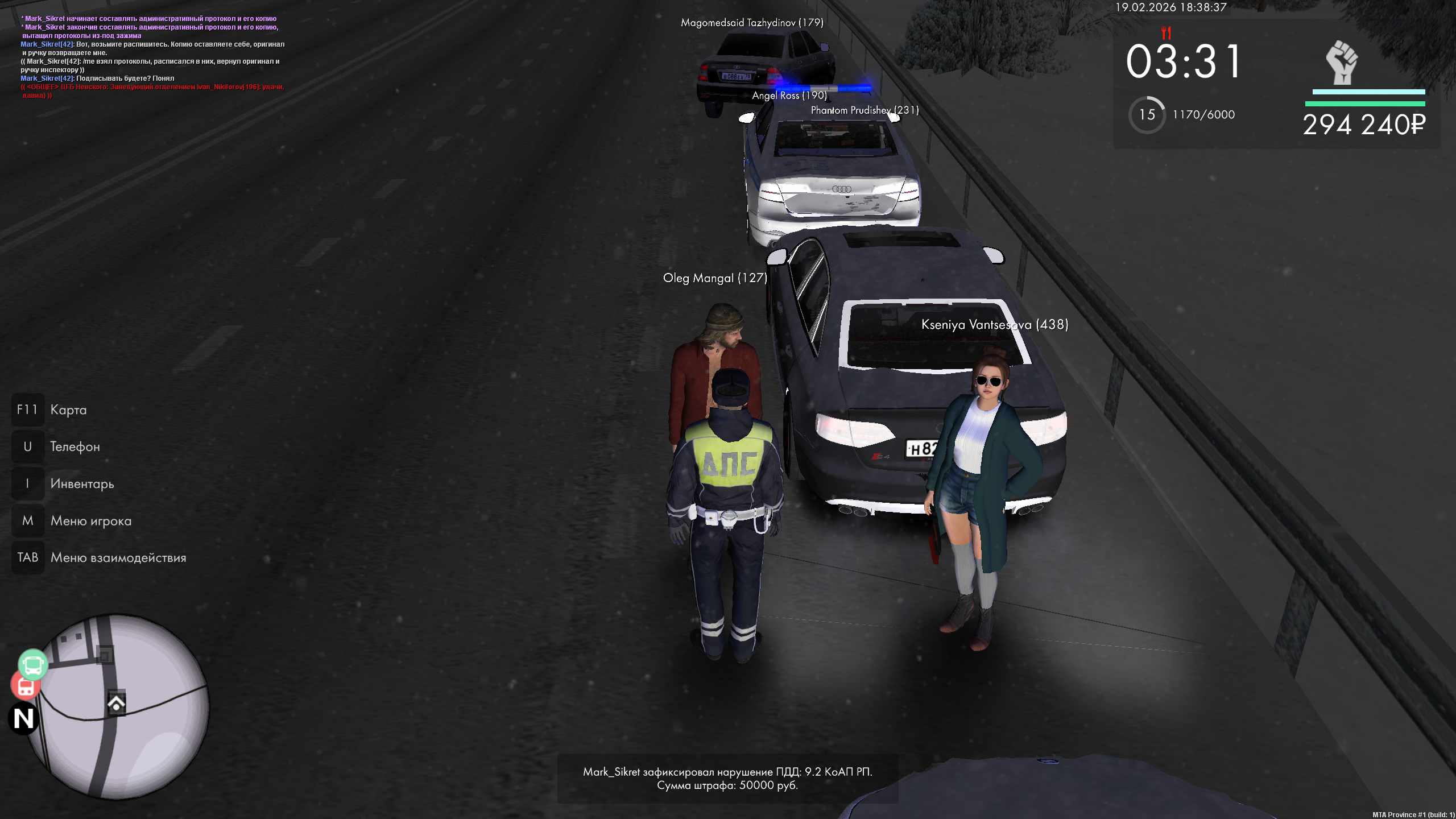Screen dimensions: 1456x819
Task: Select the red transit marker on minimap
Action: click(25, 686)
